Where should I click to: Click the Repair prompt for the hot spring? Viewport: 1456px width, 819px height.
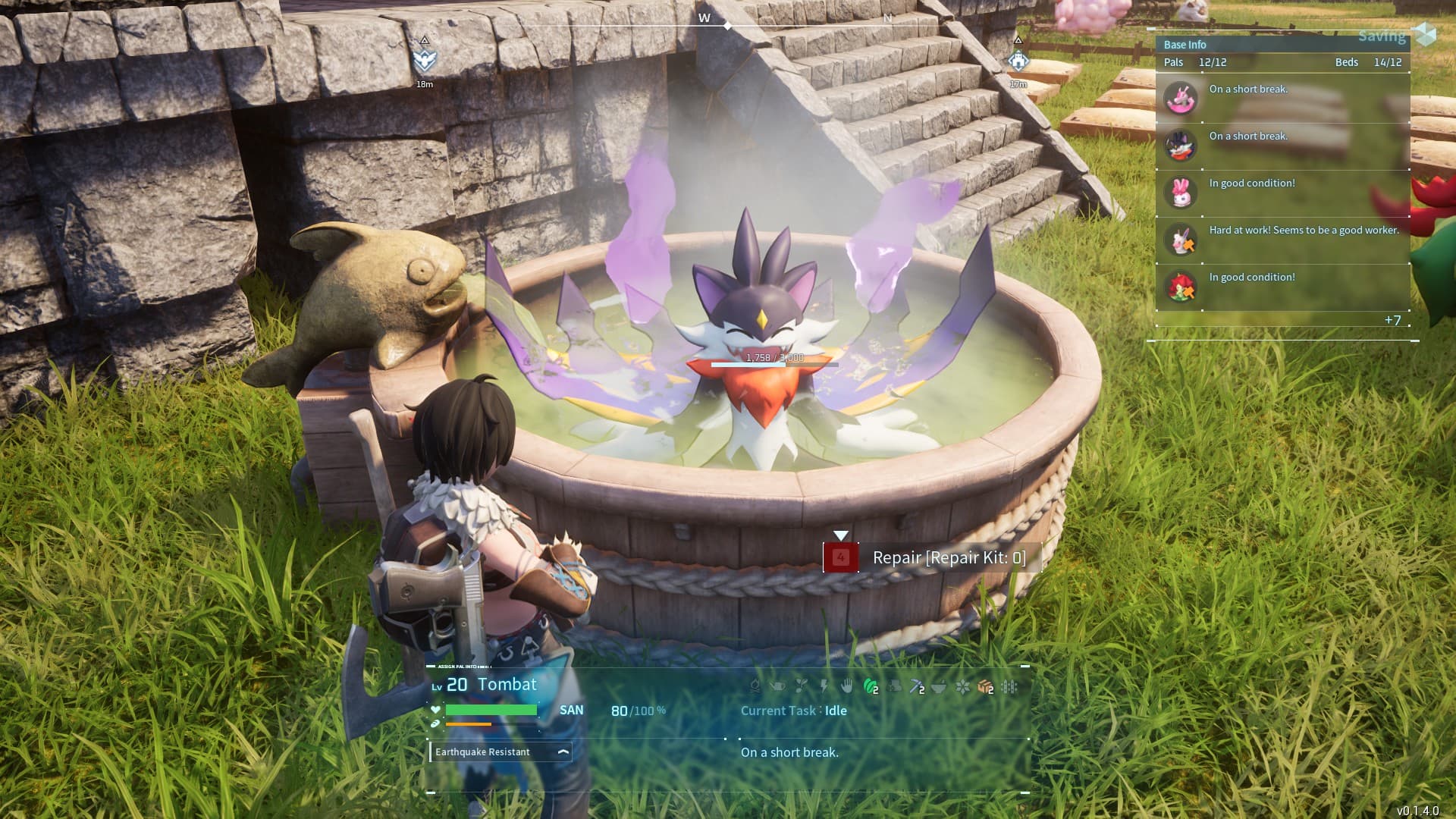point(932,558)
